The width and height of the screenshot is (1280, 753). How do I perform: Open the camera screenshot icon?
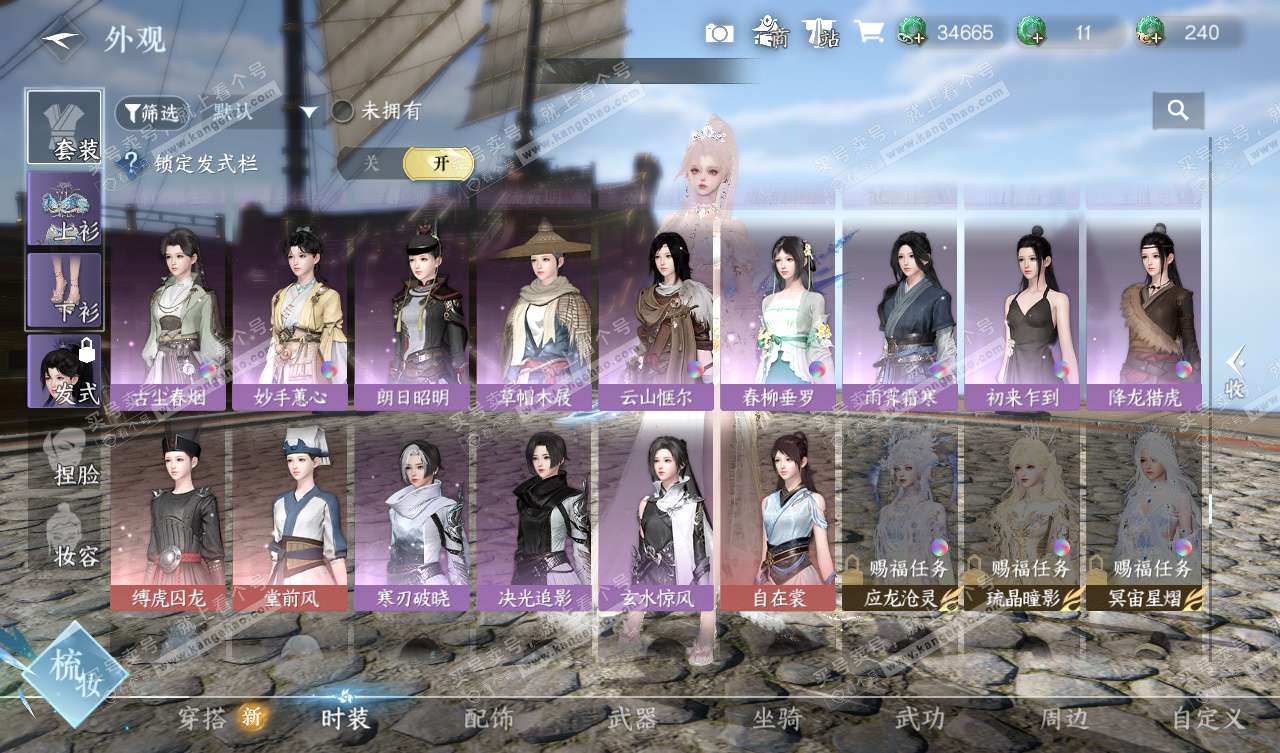(719, 34)
